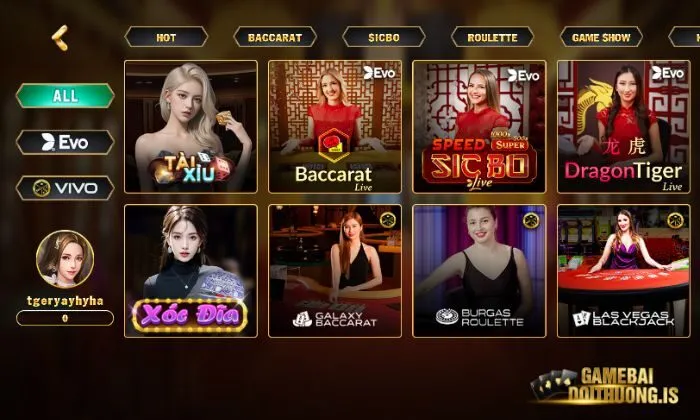
Task: Switch to the HOT tab
Action: point(166,37)
